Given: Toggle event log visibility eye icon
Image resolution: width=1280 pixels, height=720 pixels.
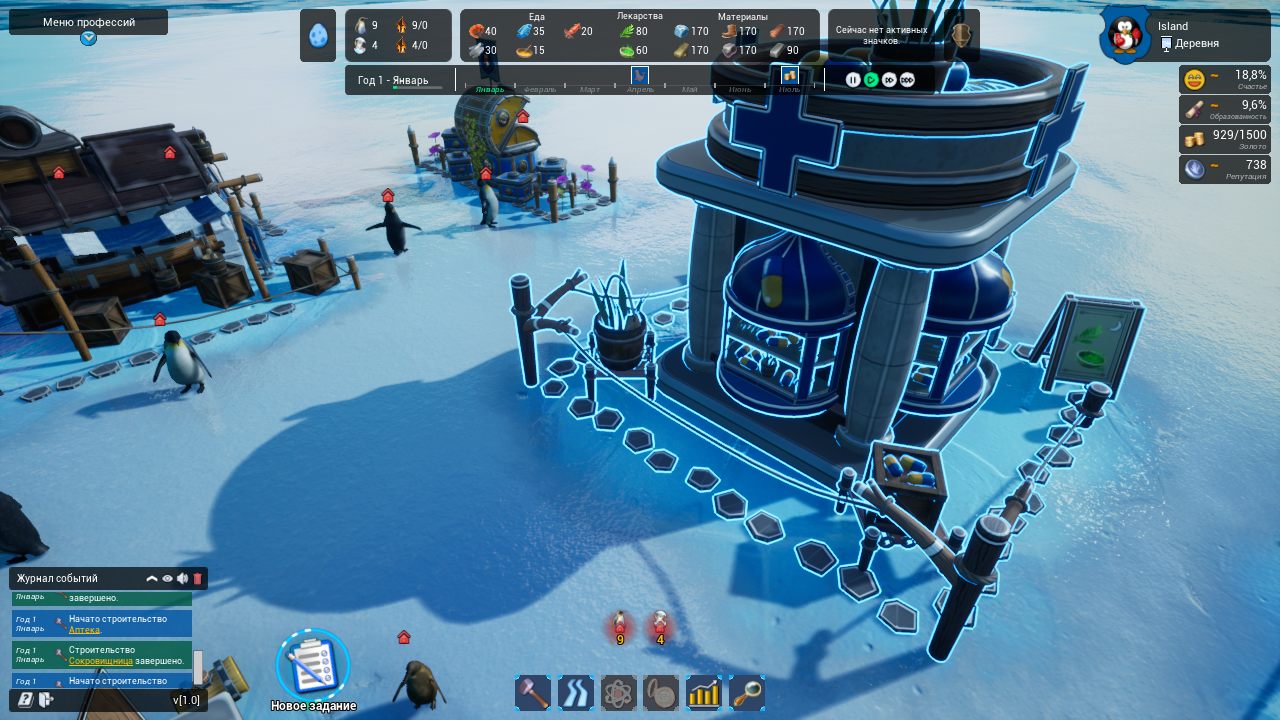Looking at the screenshot, I should coord(167,578).
